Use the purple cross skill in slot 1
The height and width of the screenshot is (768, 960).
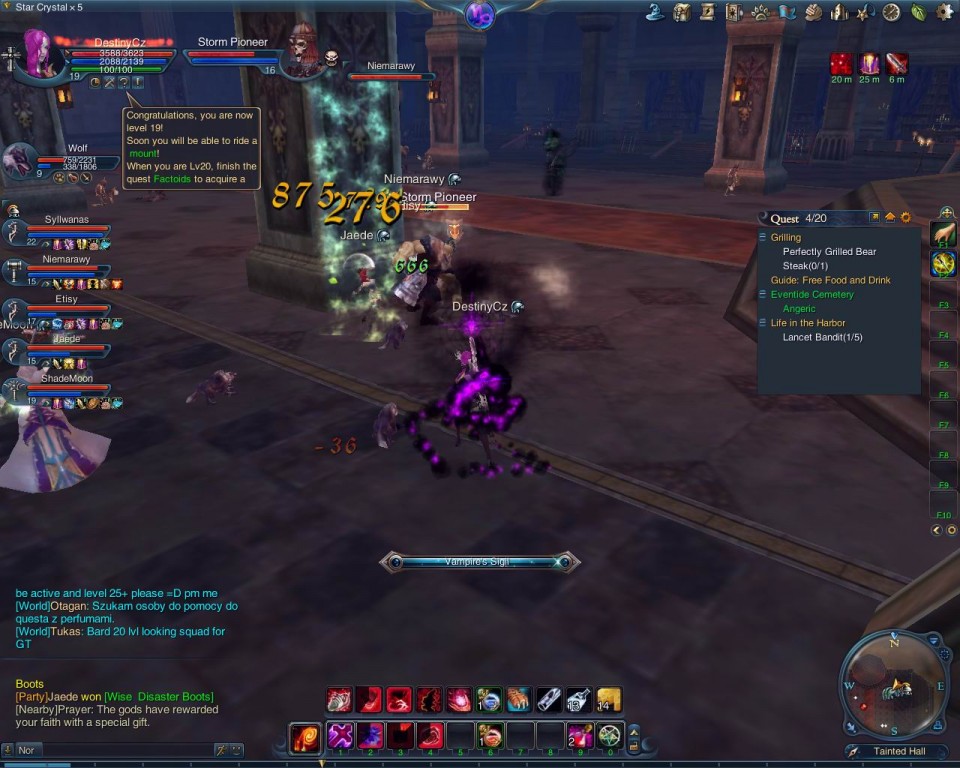coord(341,735)
